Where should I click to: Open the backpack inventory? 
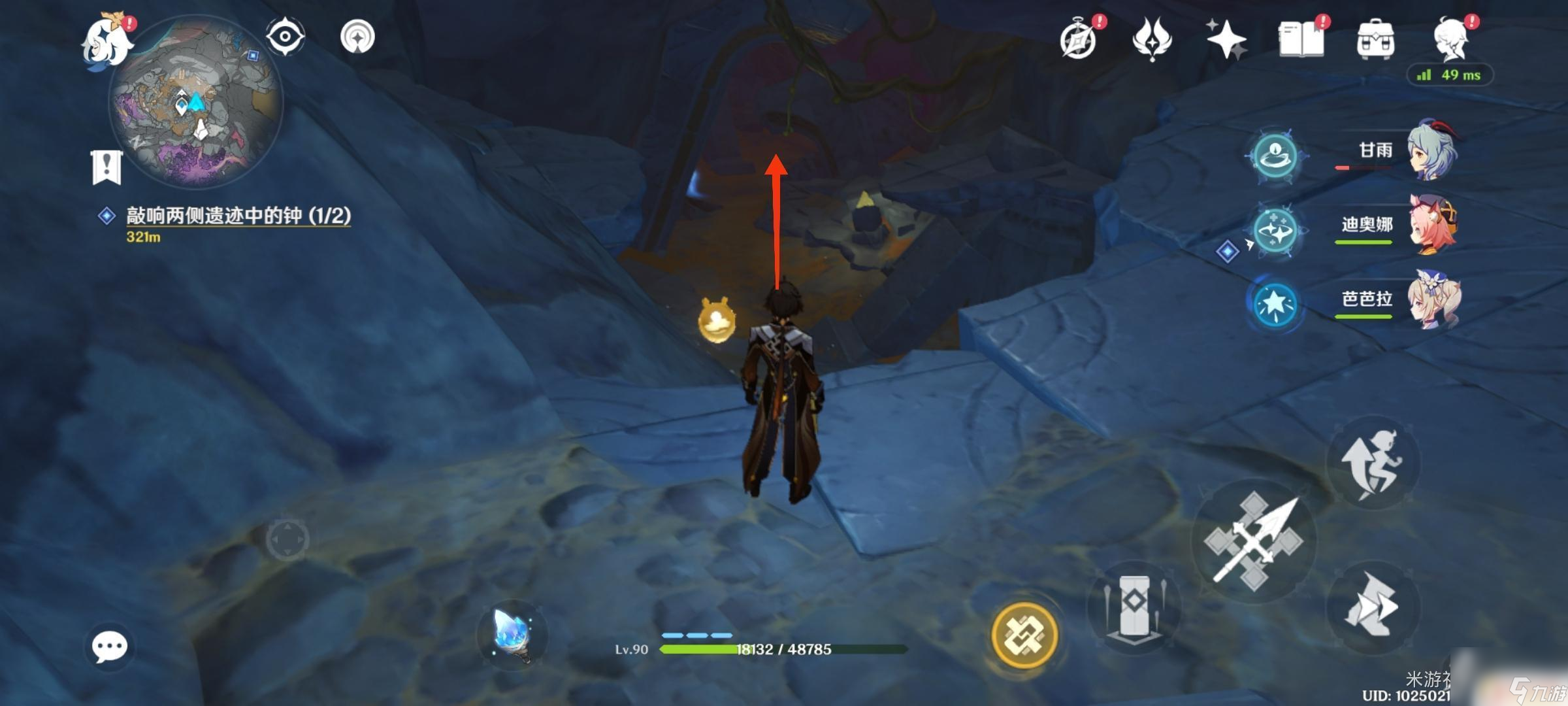click(x=1375, y=41)
